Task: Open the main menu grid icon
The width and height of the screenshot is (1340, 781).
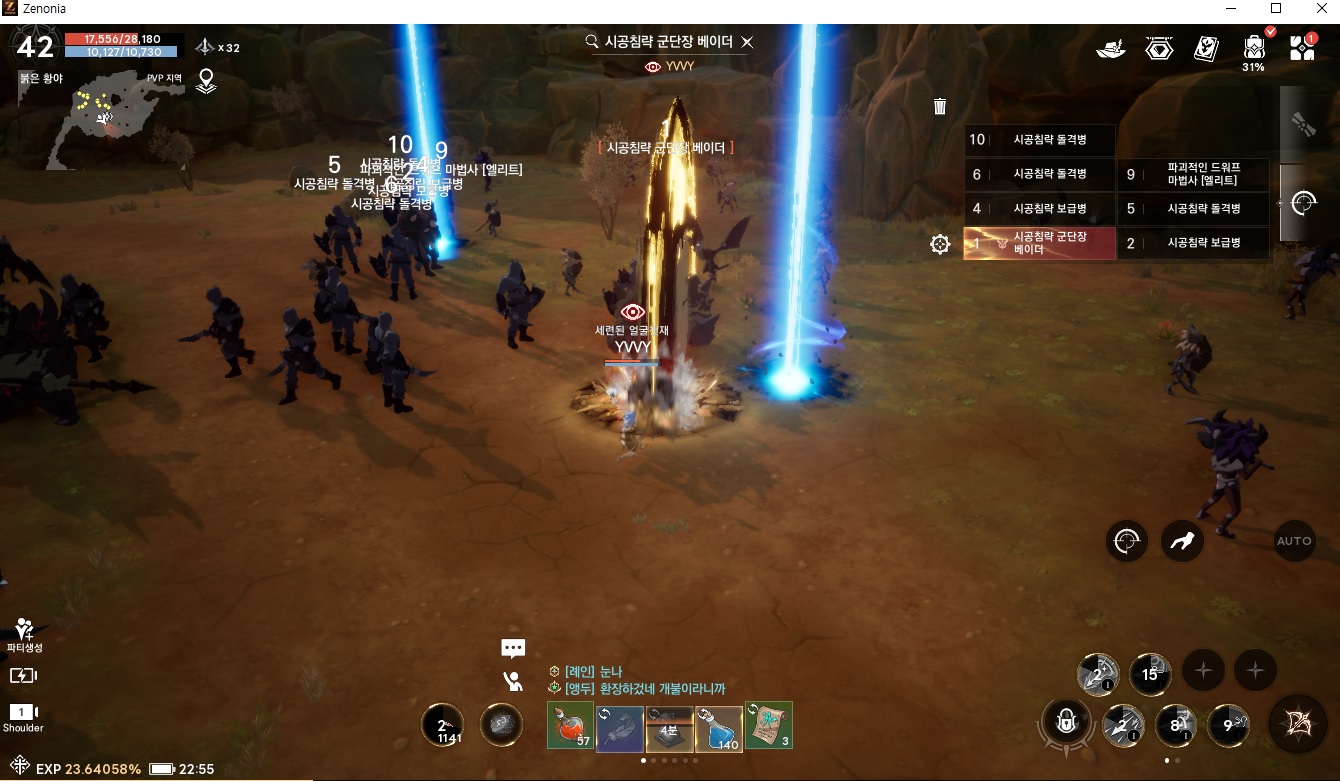Action: (1302, 48)
